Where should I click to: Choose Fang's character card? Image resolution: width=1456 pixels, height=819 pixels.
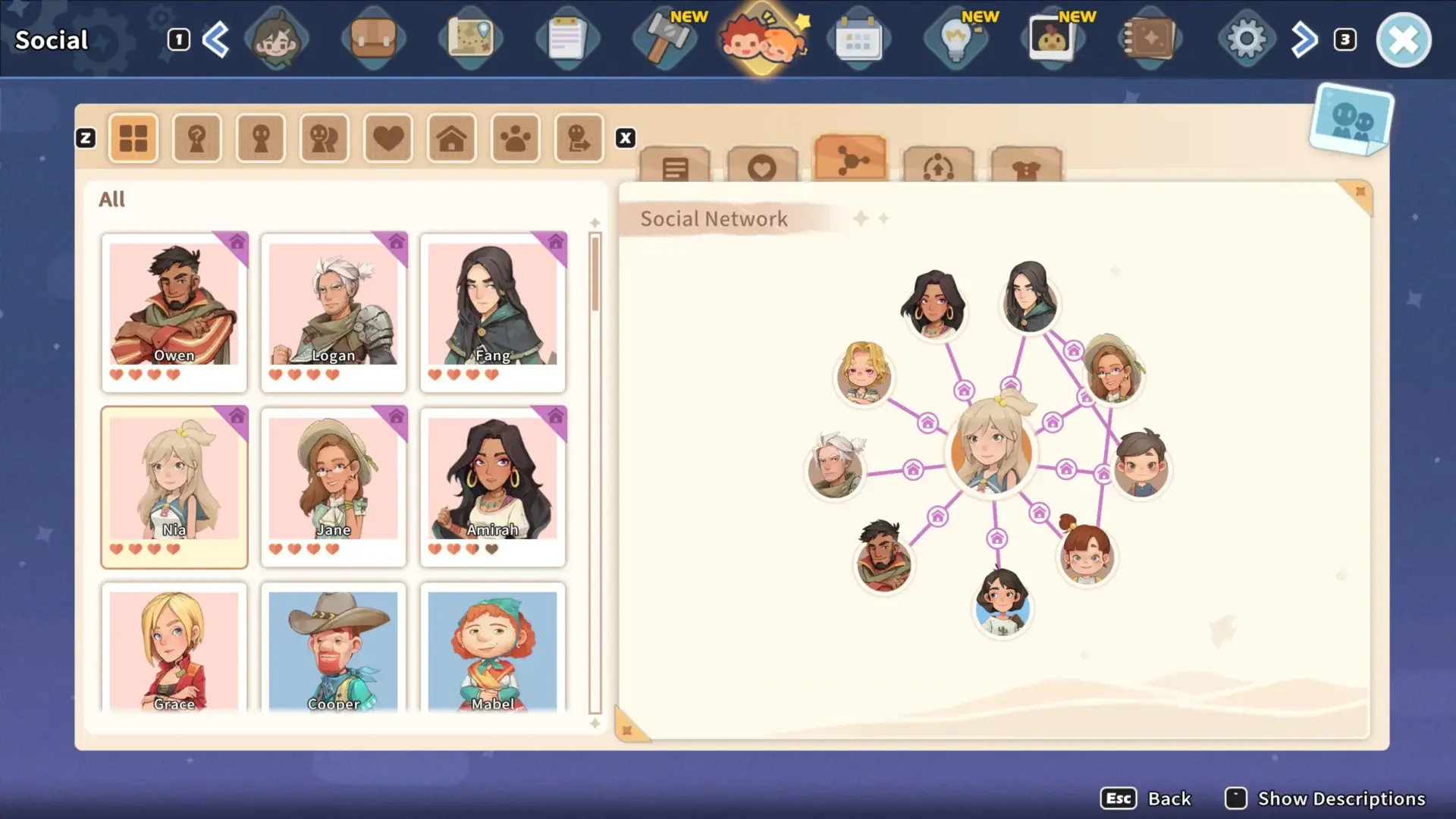[493, 311]
